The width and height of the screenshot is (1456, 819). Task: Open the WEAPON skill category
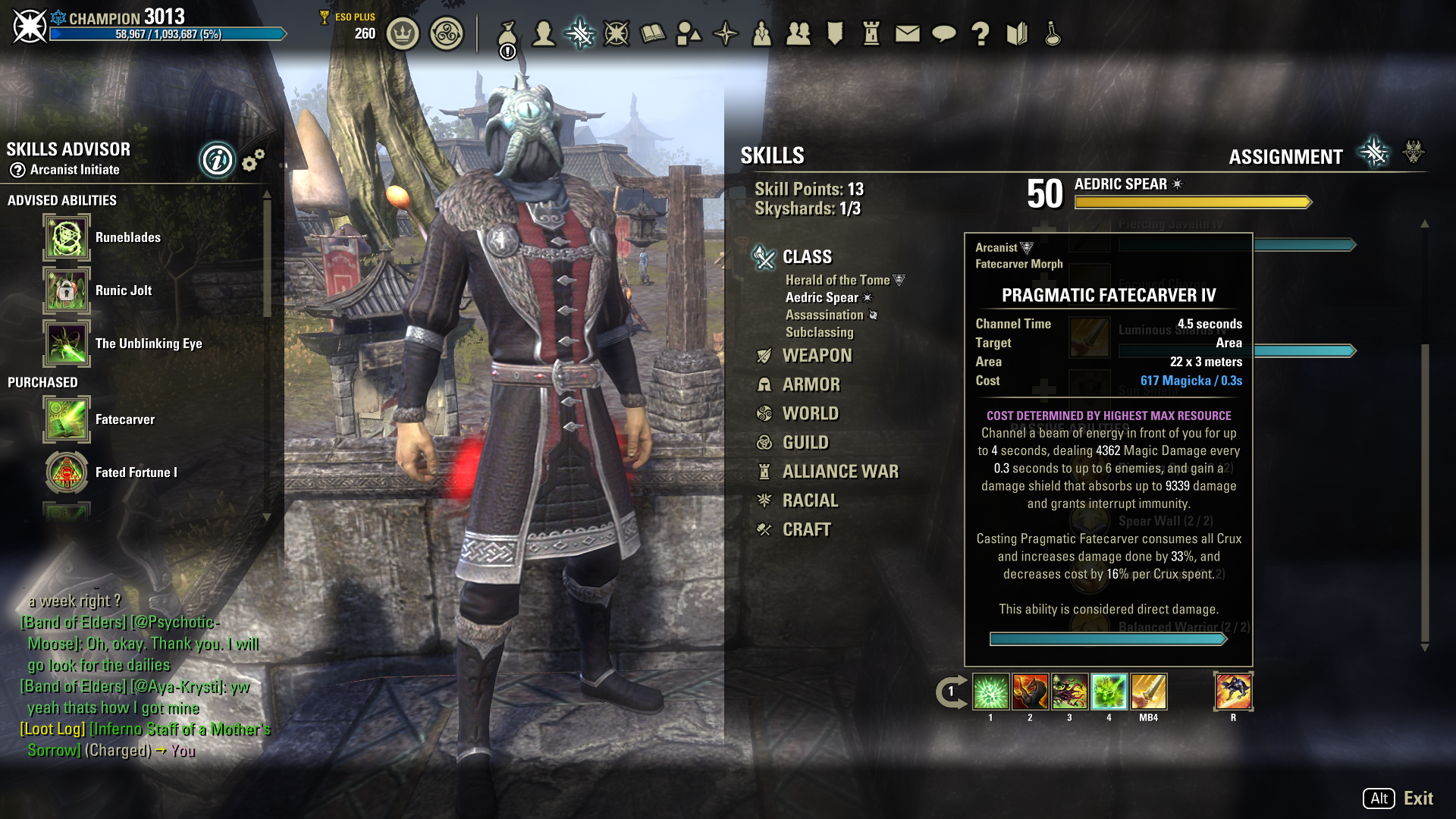click(x=816, y=356)
